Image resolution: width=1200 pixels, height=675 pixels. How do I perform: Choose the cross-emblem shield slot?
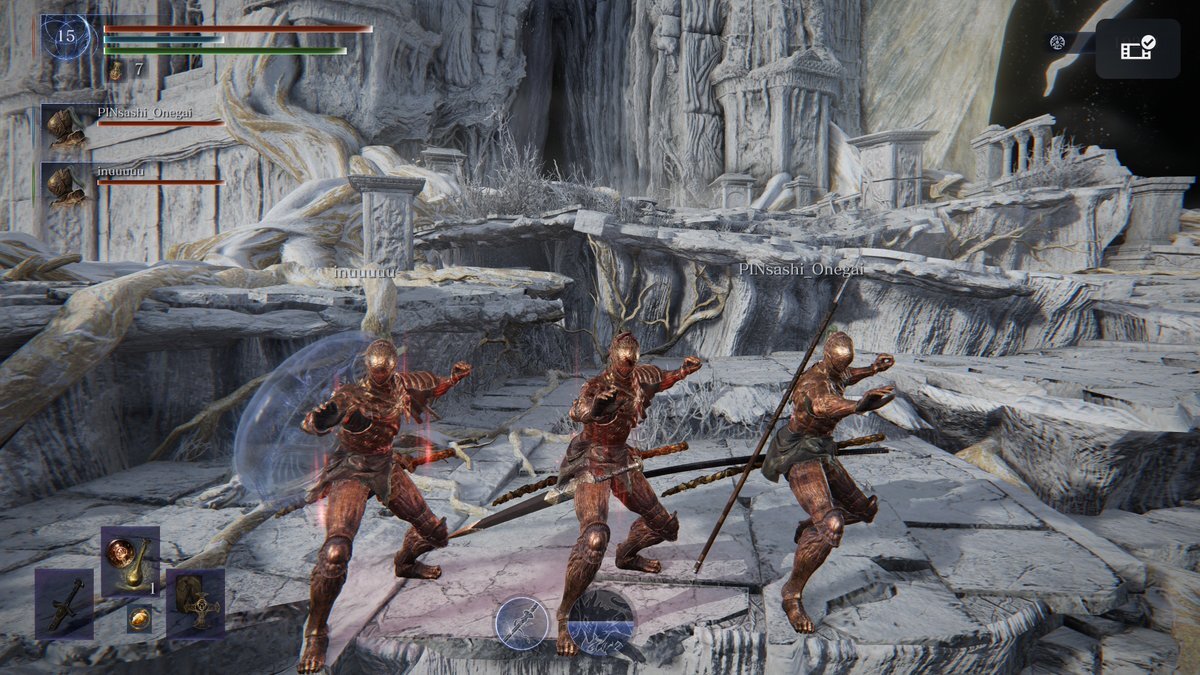pos(195,604)
